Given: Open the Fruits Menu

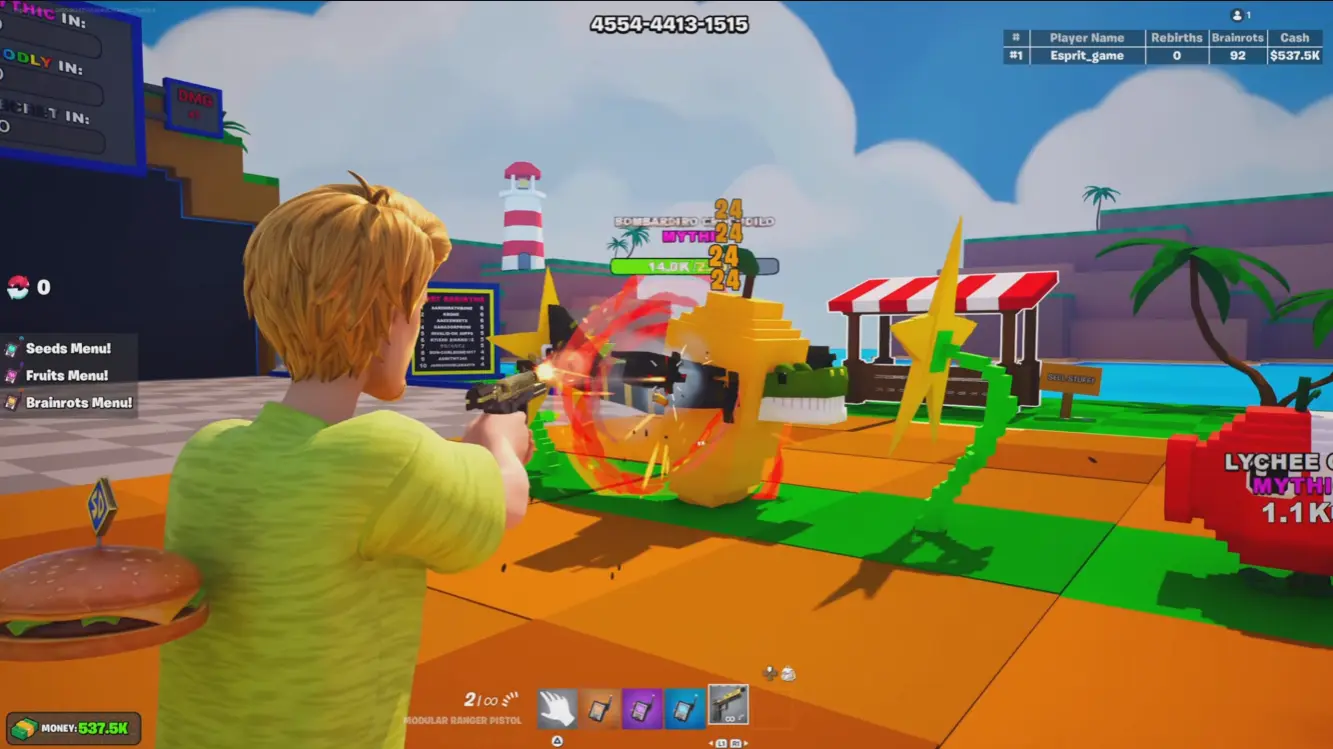Looking at the screenshot, I should tap(70, 376).
